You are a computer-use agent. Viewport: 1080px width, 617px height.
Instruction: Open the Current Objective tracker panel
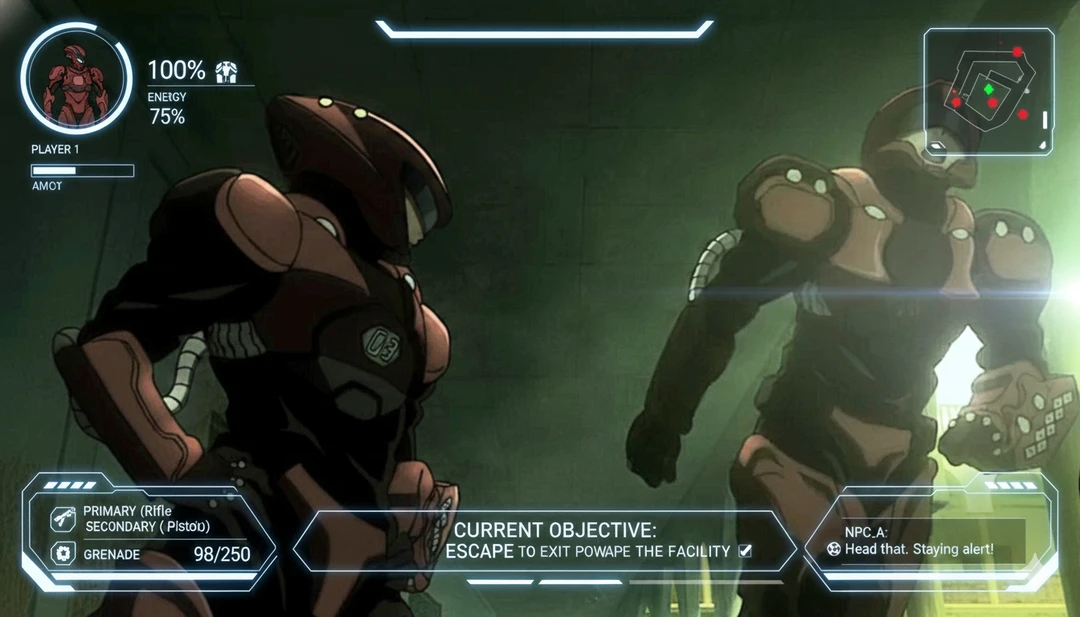click(545, 541)
